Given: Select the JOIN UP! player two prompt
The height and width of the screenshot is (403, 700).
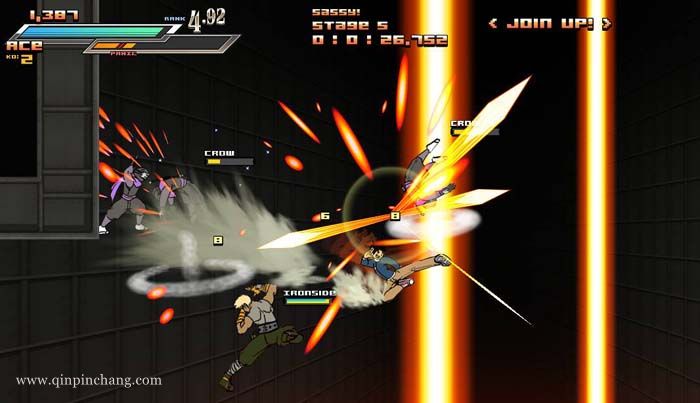Looking at the screenshot, I should click(548, 22).
